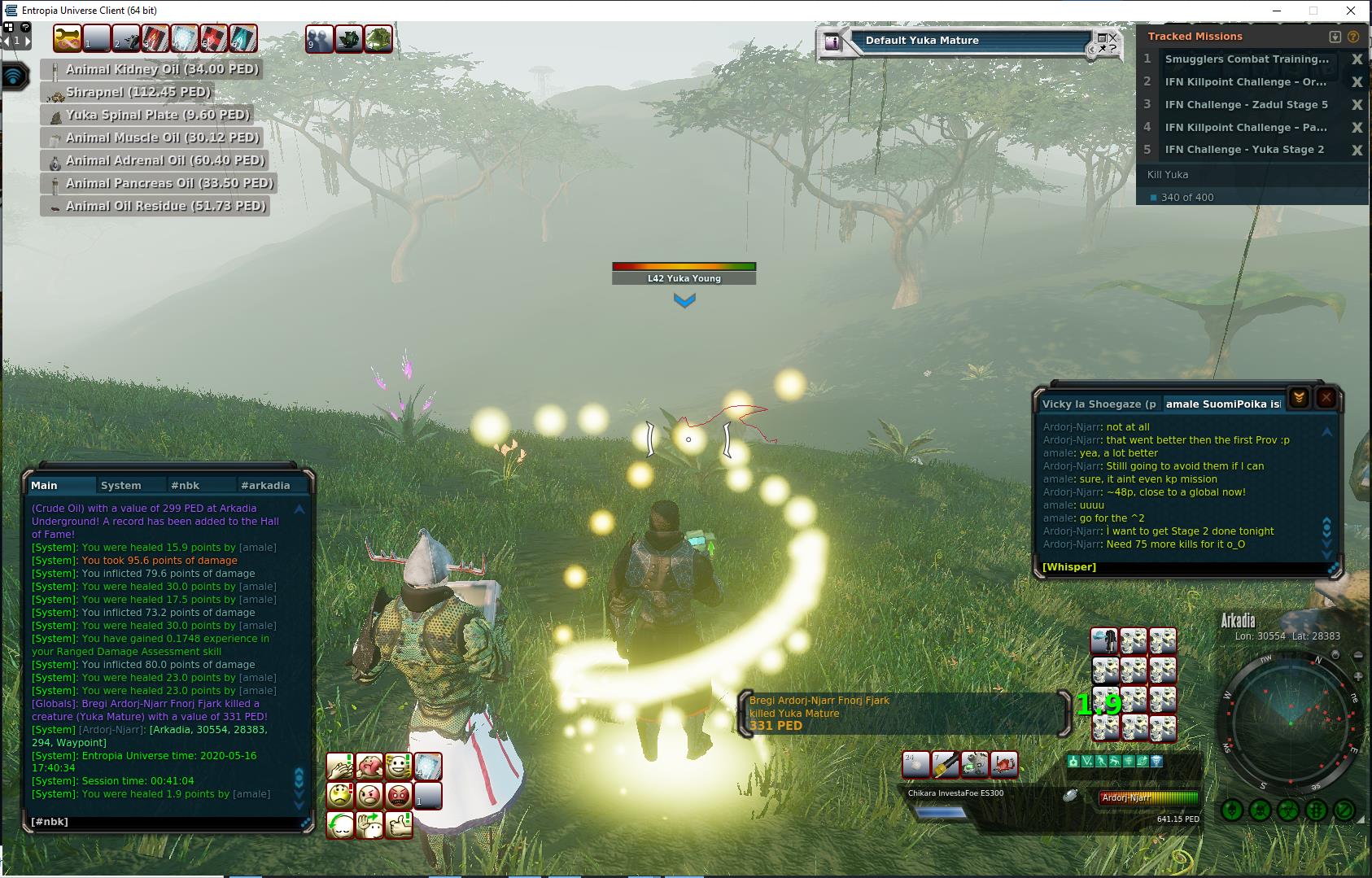Open the Default Yuka Mature info icon
The image size is (1372, 878).
pos(832,42)
